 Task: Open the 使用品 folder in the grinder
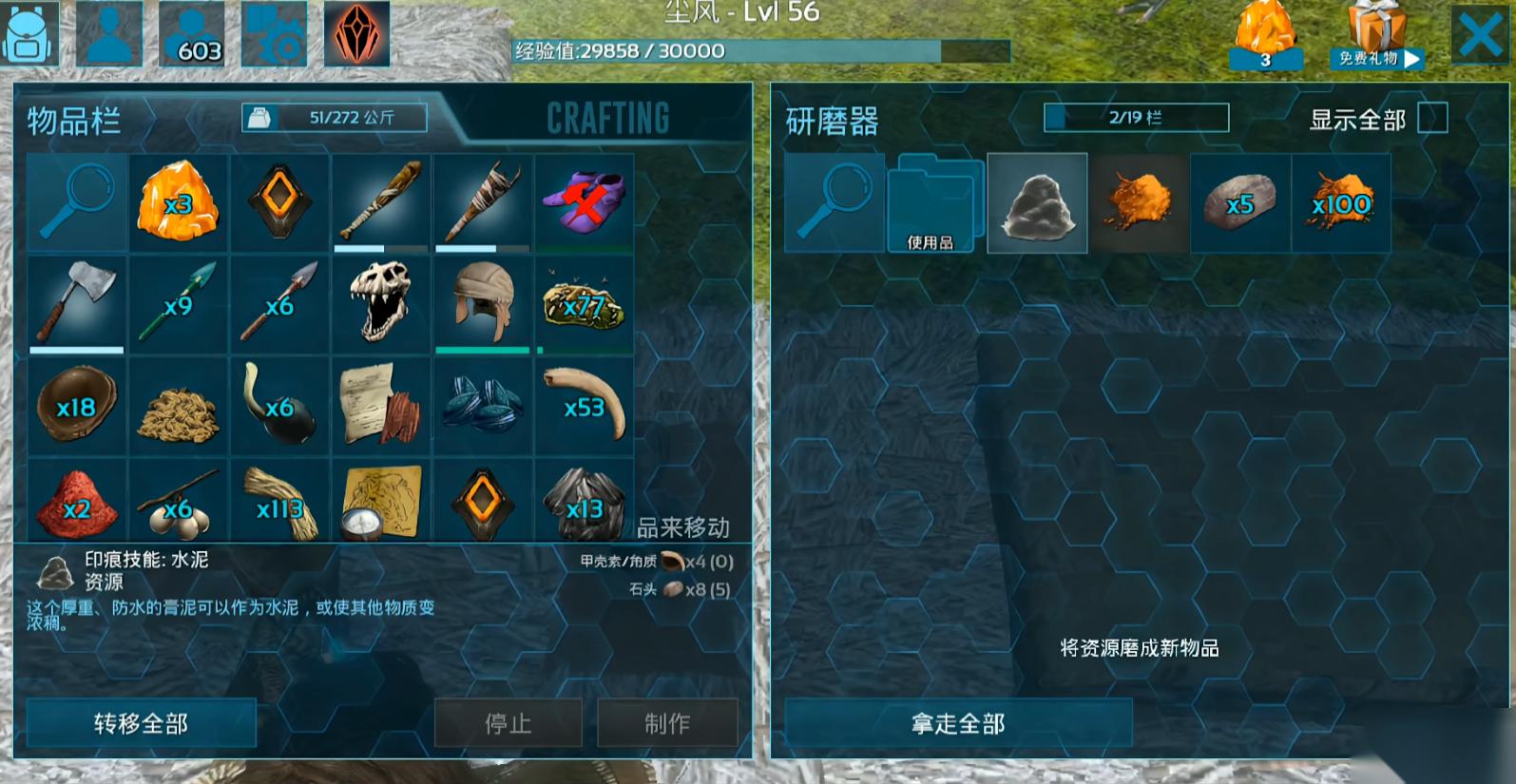tap(934, 202)
